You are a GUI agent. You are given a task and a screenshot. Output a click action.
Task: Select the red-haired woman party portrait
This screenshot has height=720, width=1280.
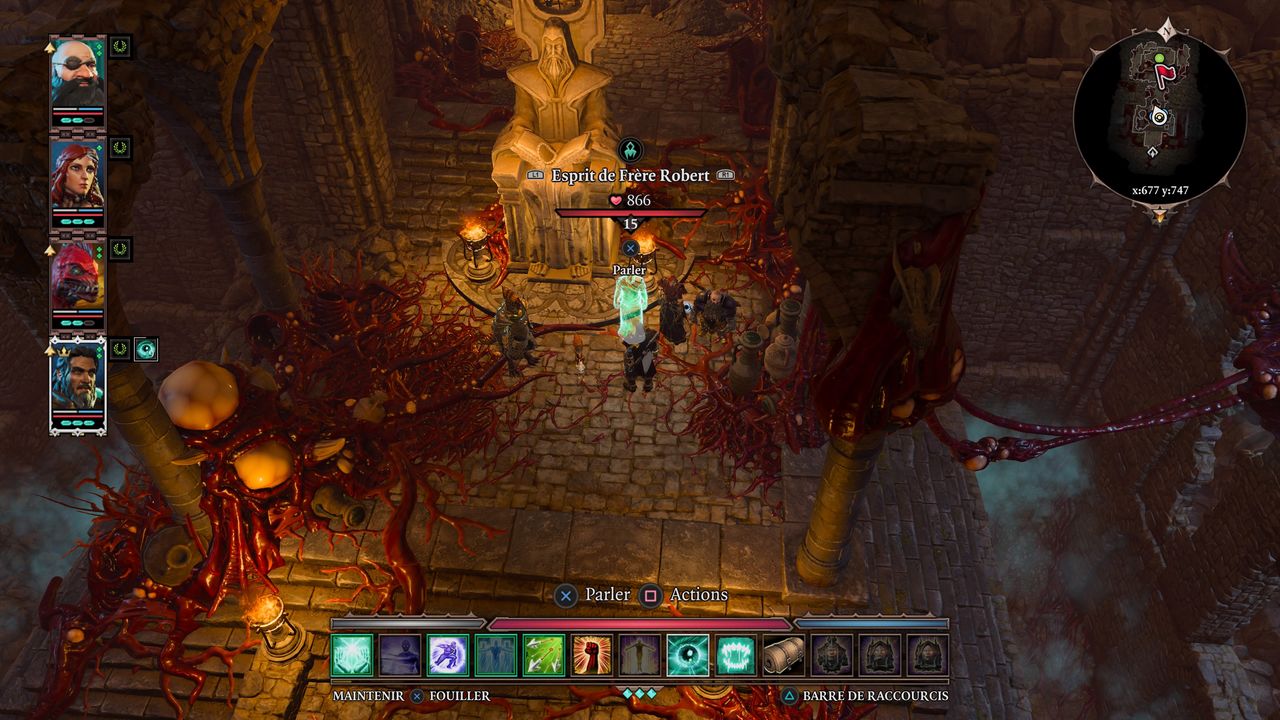pos(77,175)
